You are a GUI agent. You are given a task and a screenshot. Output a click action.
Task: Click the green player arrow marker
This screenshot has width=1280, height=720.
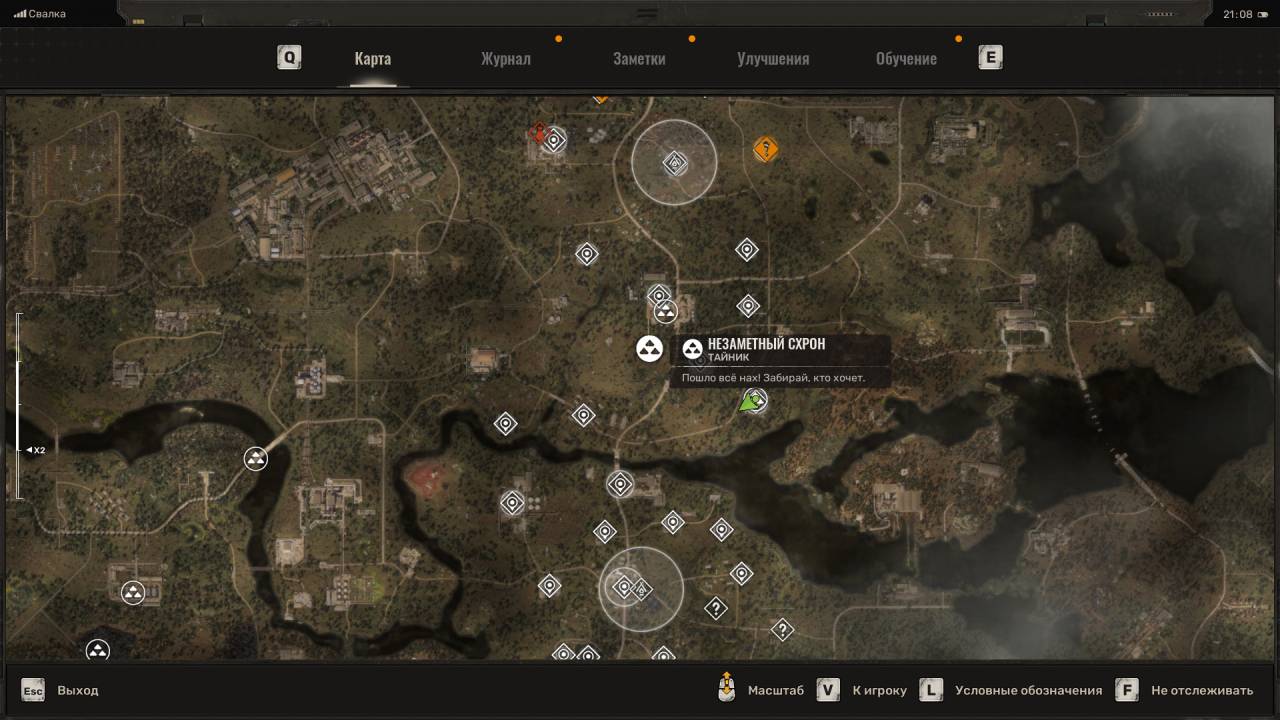point(749,403)
